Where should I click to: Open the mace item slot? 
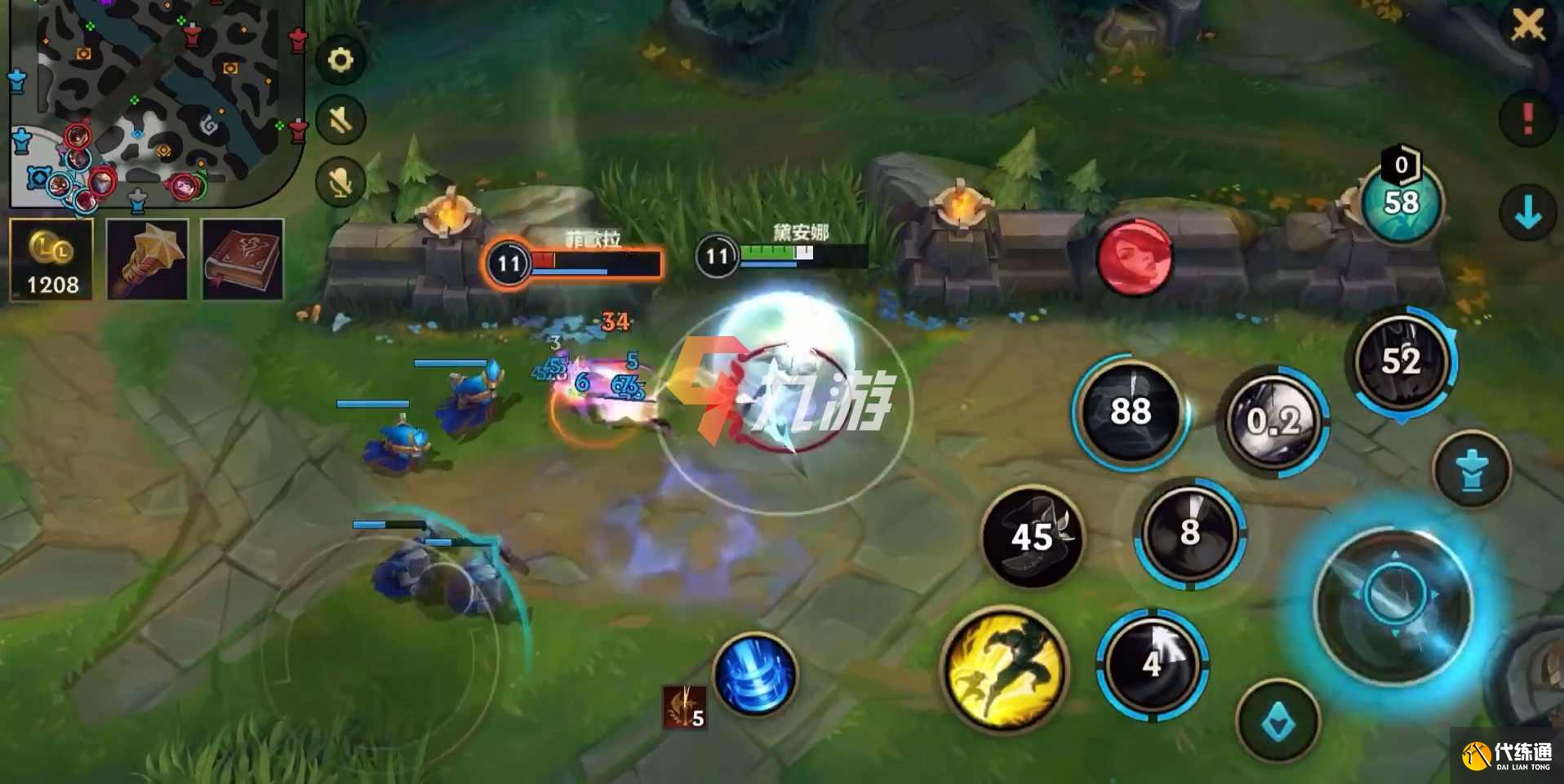pyautogui.click(x=149, y=259)
